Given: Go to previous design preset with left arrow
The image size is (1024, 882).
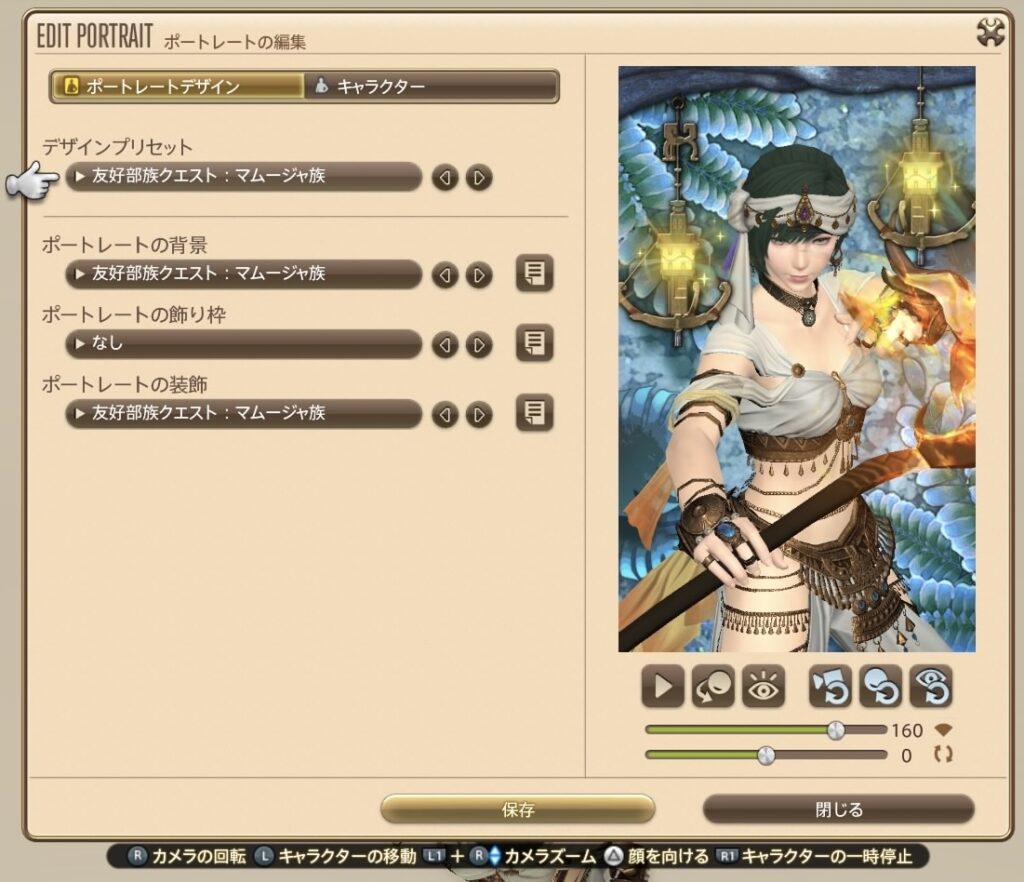Looking at the screenshot, I should [445, 178].
